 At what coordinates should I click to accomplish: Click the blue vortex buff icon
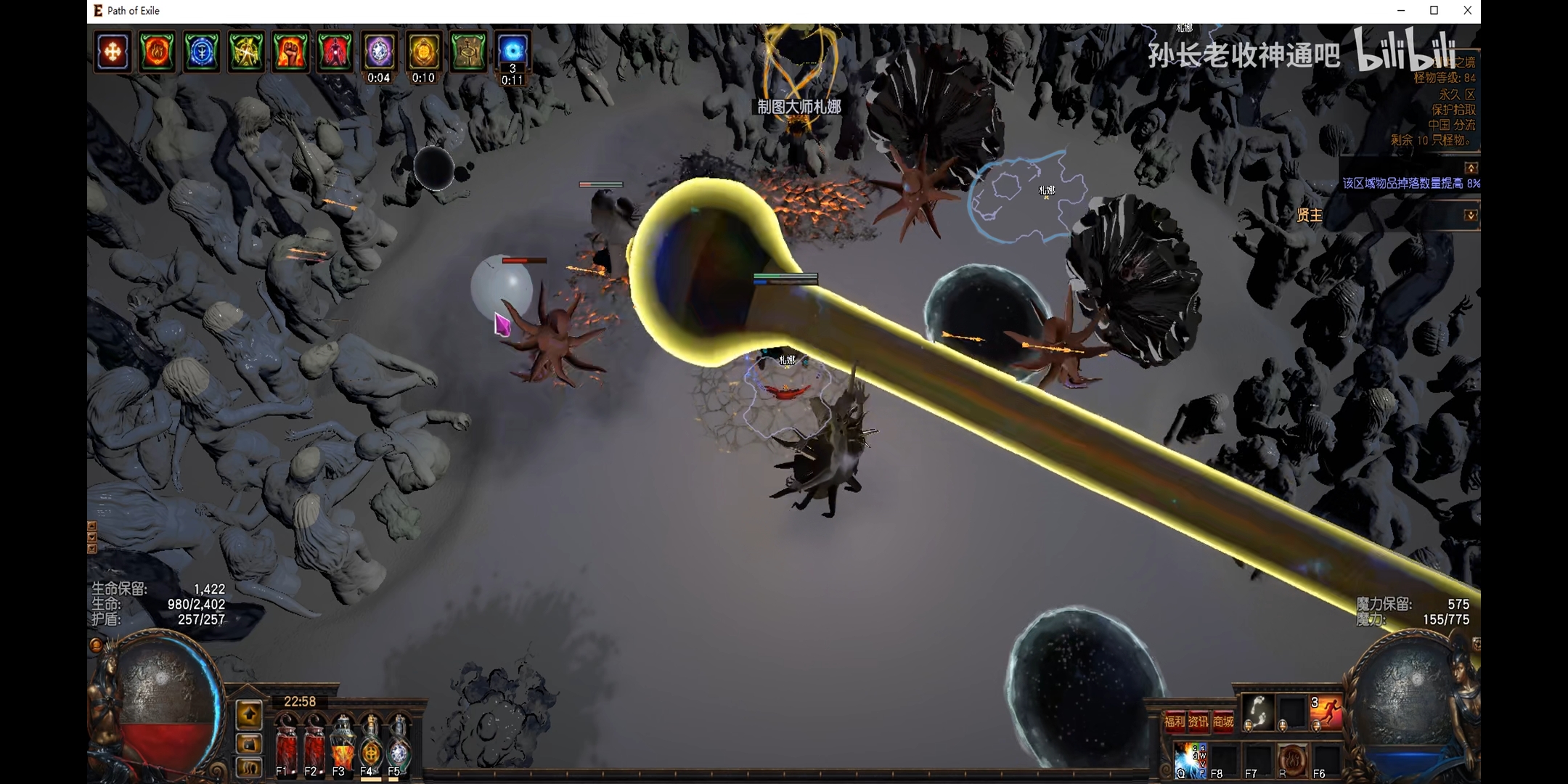pyautogui.click(x=513, y=49)
